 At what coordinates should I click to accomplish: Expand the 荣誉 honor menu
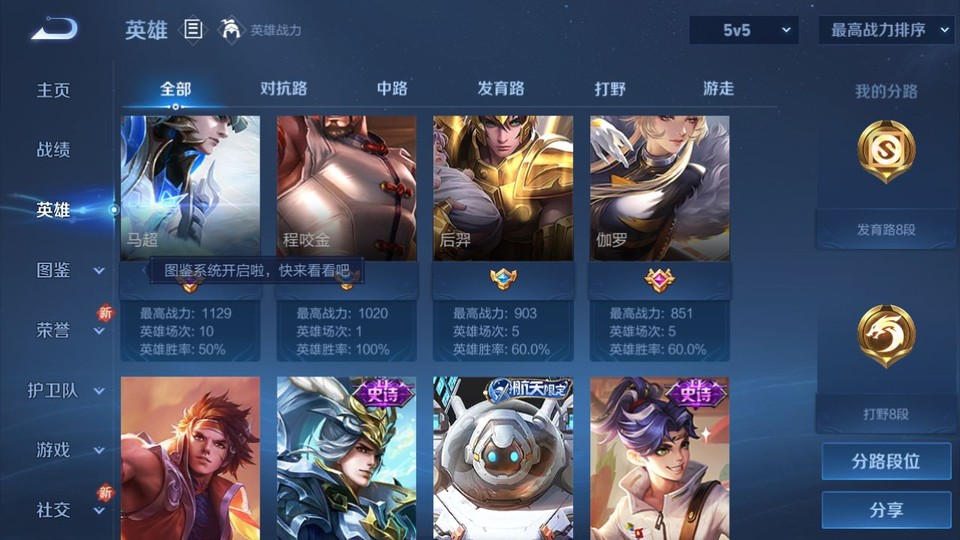[x=68, y=330]
